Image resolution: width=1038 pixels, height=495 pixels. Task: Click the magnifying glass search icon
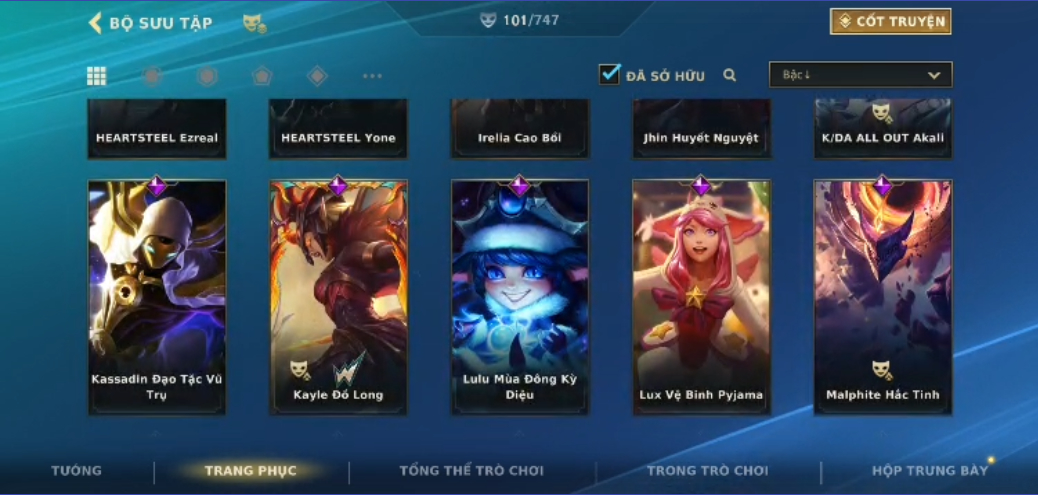[x=730, y=75]
